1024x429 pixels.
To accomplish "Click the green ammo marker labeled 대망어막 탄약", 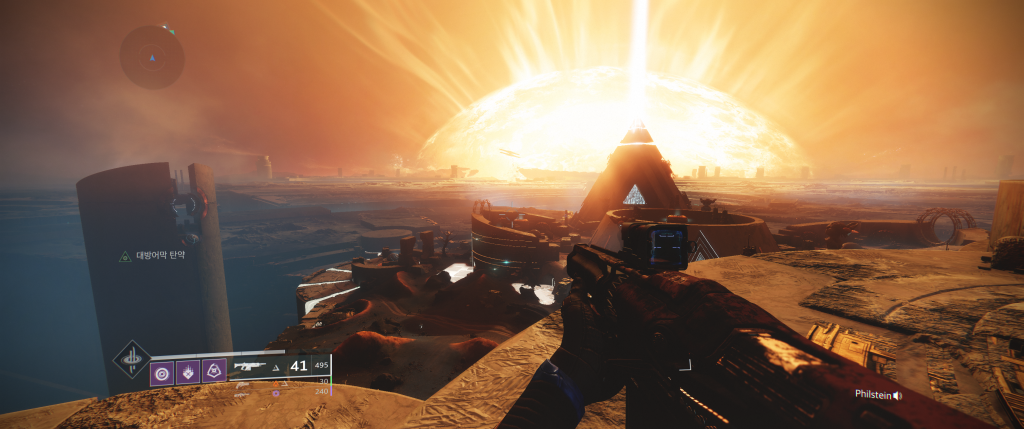I will (125, 257).
